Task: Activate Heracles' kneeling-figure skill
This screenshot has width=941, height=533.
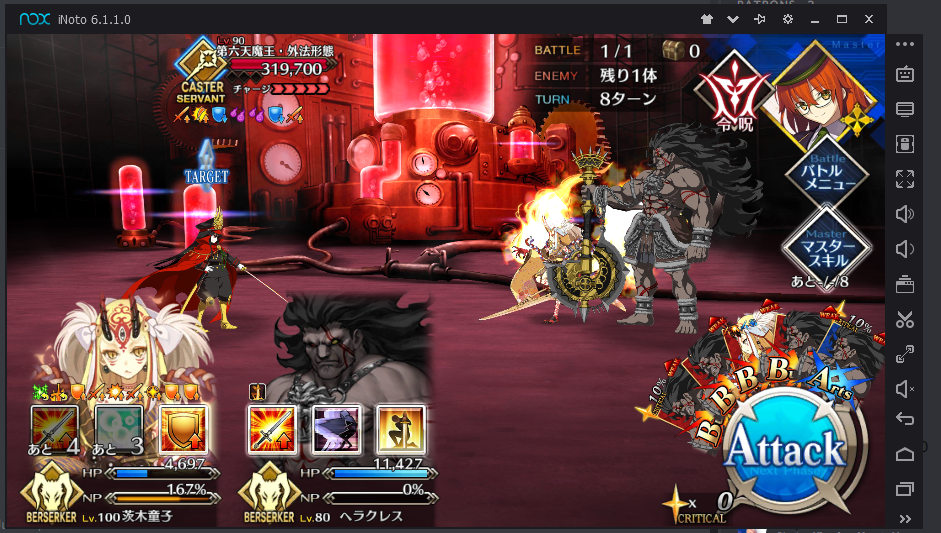Action: point(400,428)
